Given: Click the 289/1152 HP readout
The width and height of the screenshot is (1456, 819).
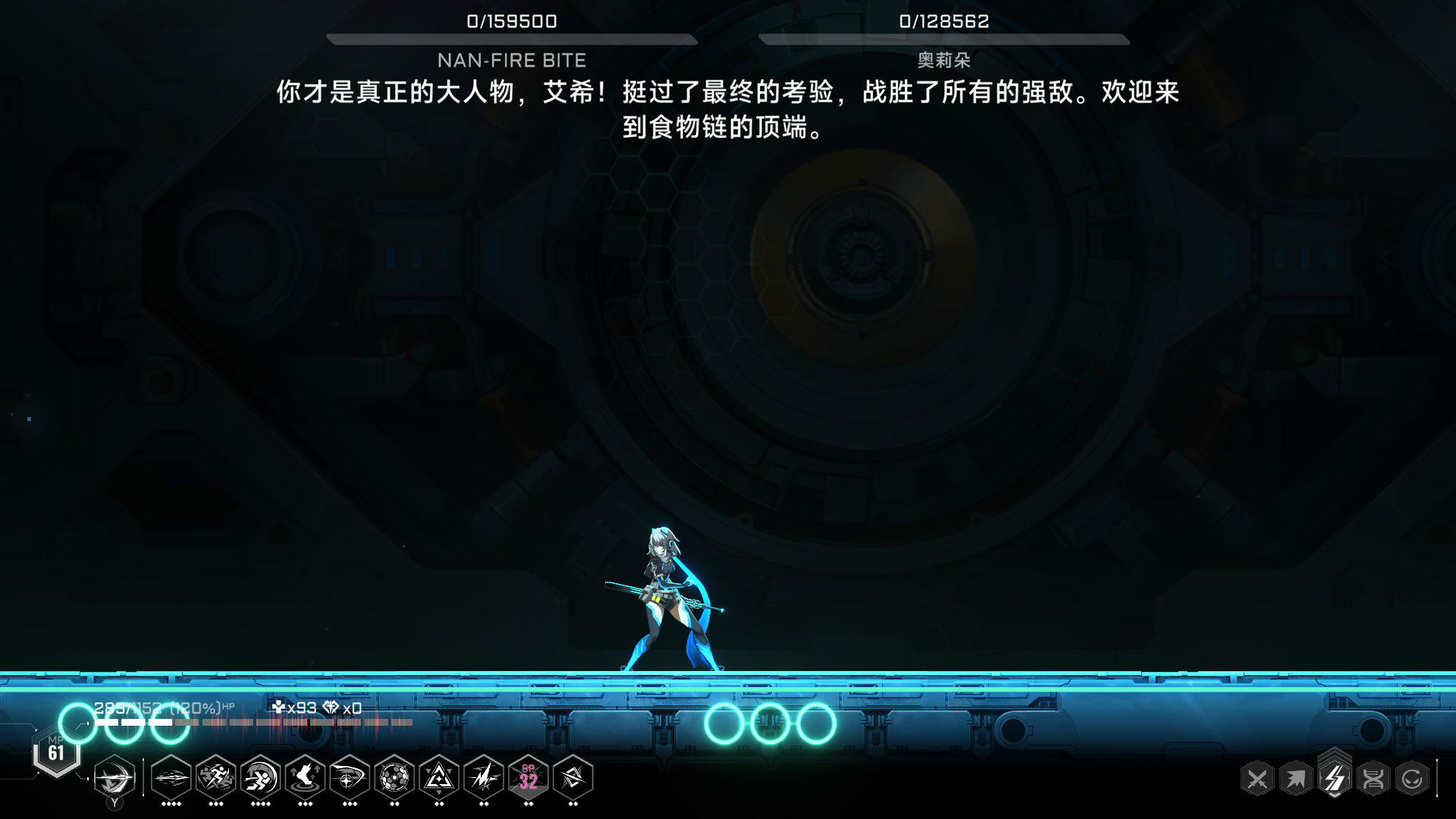Looking at the screenshot, I should (x=133, y=709).
